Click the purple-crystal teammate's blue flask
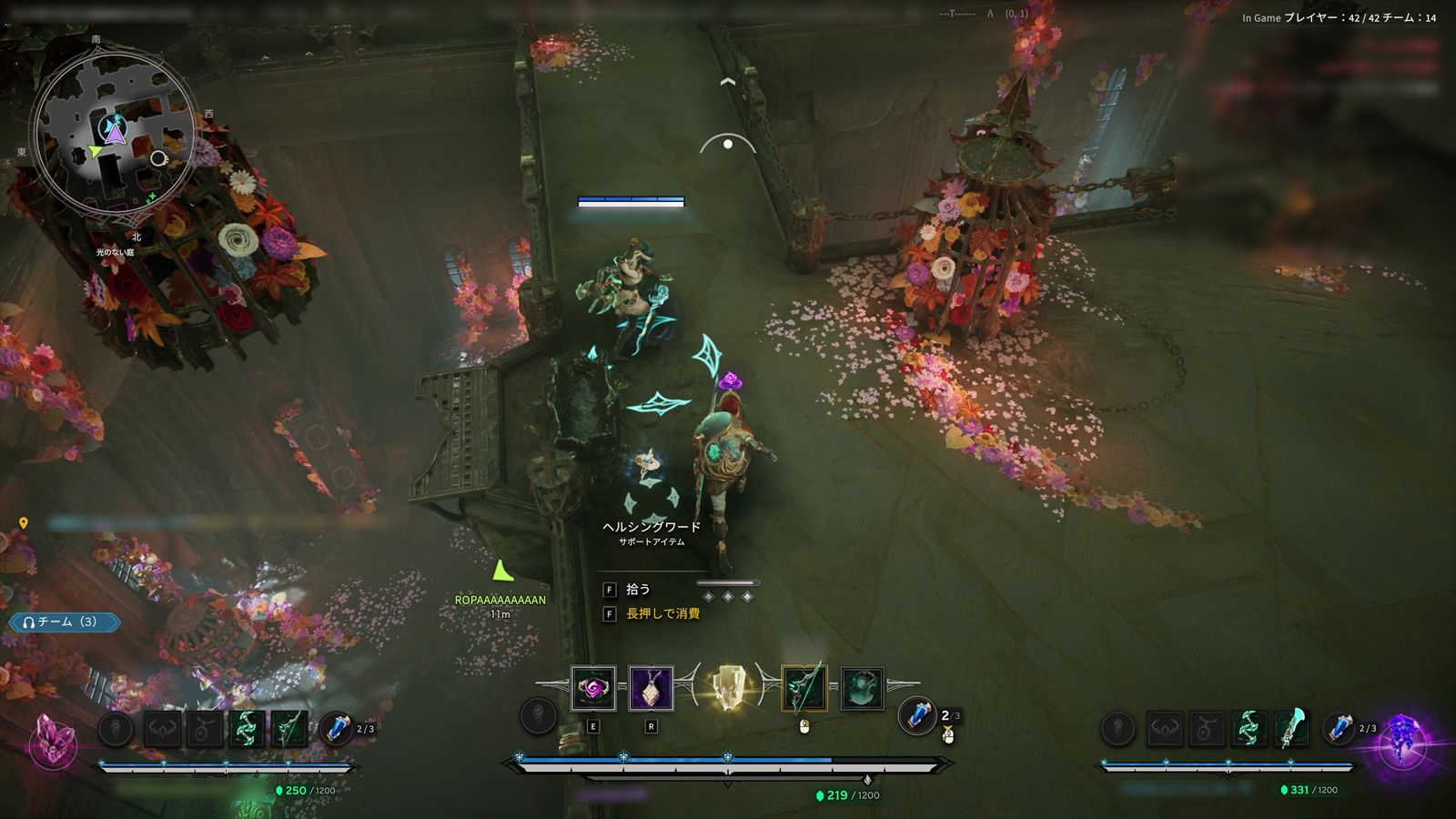Image resolution: width=1456 pixels, height=819 pixels. tap(1339, 729)
